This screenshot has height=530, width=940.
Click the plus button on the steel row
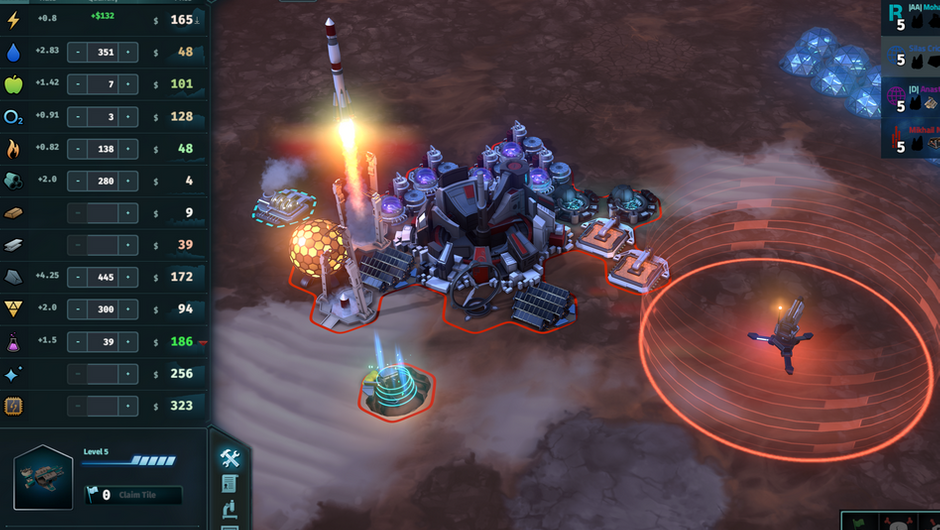tap(128, 245)
